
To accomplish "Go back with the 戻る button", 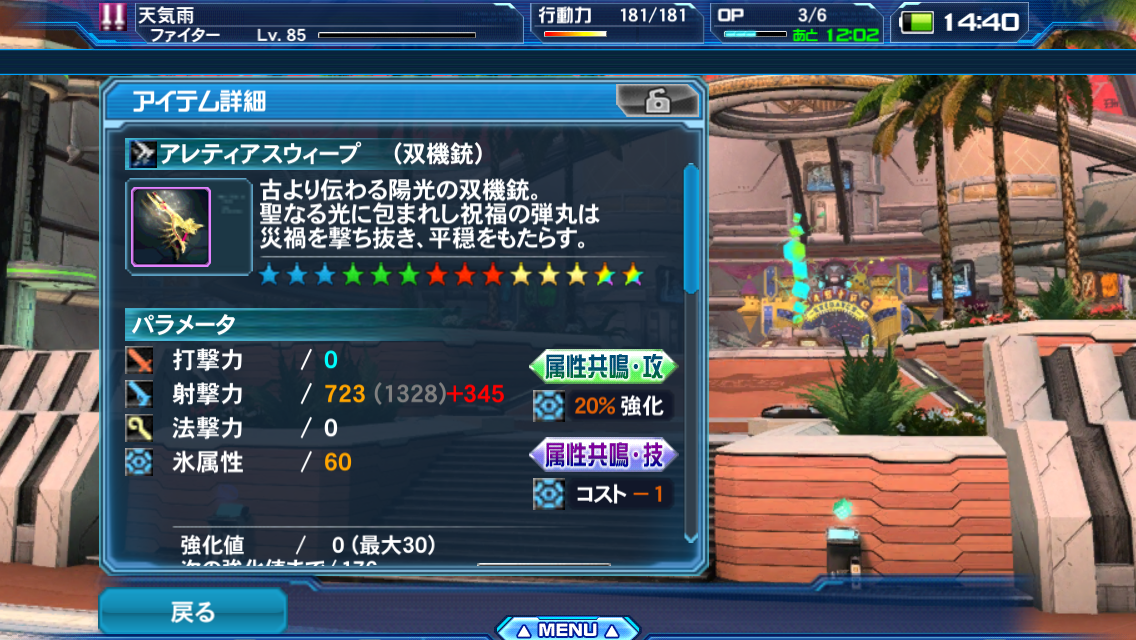I will coord(192,611).
